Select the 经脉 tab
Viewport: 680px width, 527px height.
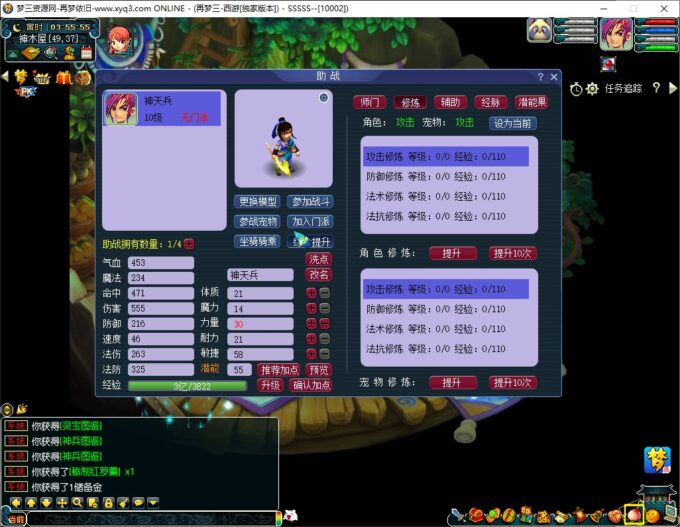(x=489, y=102)
